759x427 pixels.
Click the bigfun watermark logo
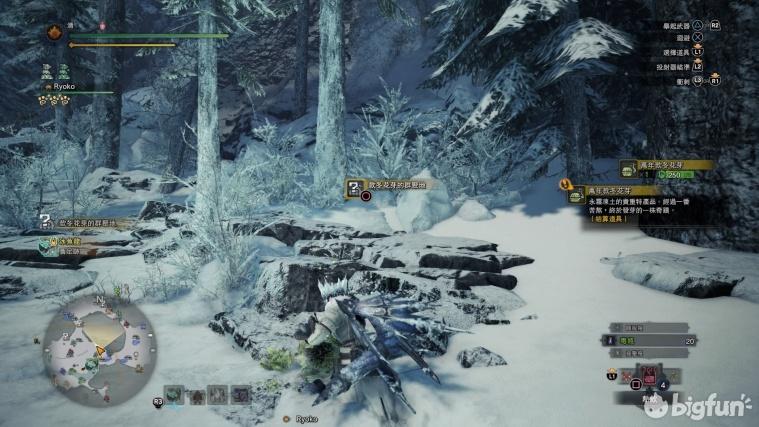[697, 404]
